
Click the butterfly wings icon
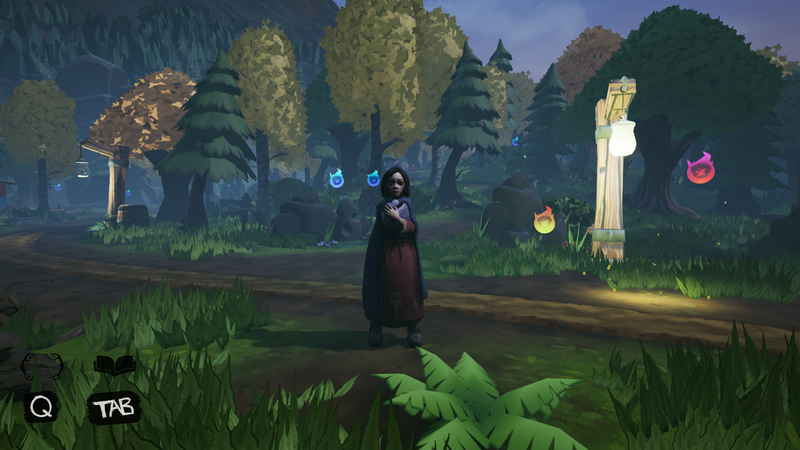click(41, 367)
